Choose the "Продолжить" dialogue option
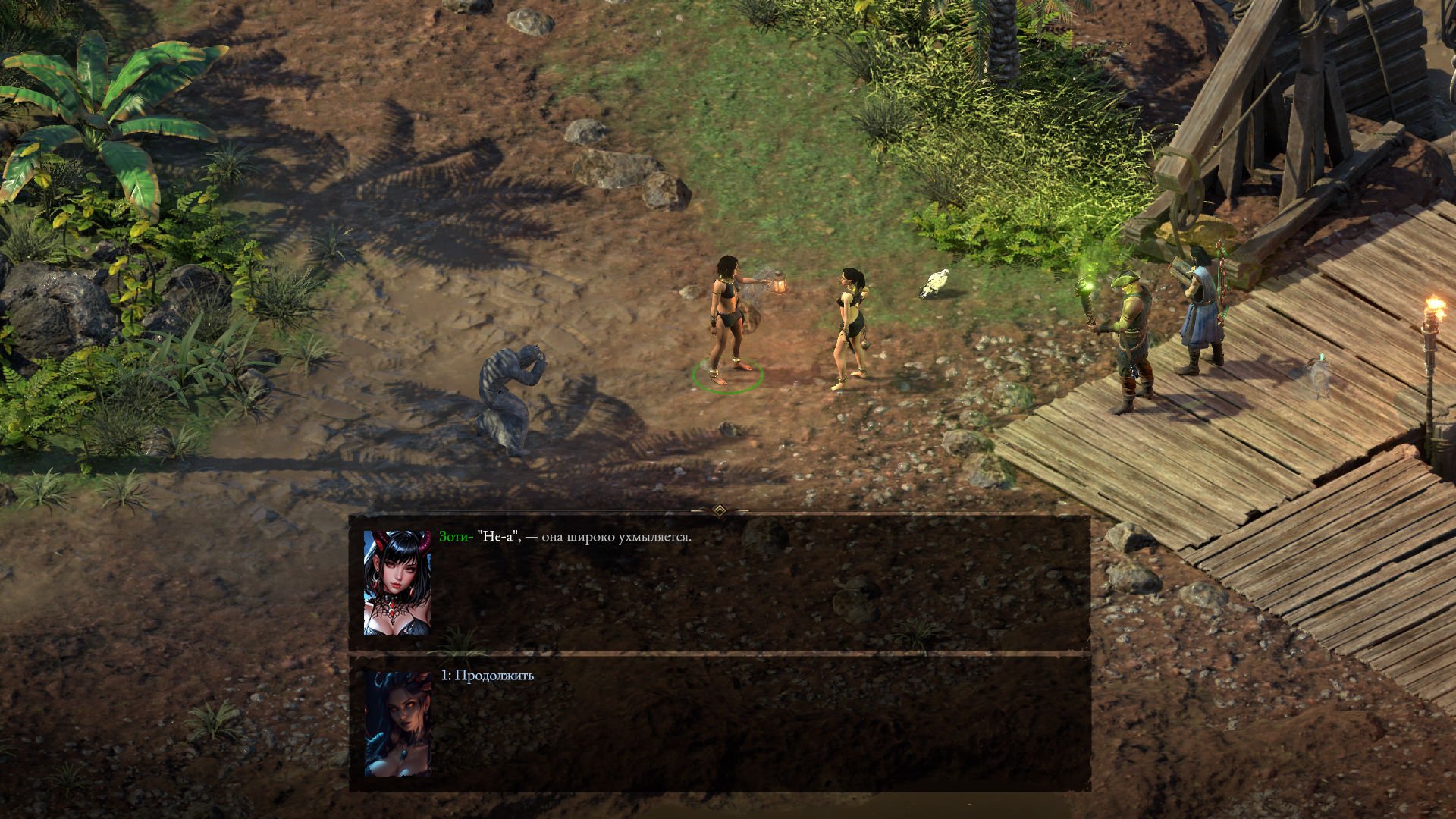Screen dimensions: 1456x819 pos(488,676)
